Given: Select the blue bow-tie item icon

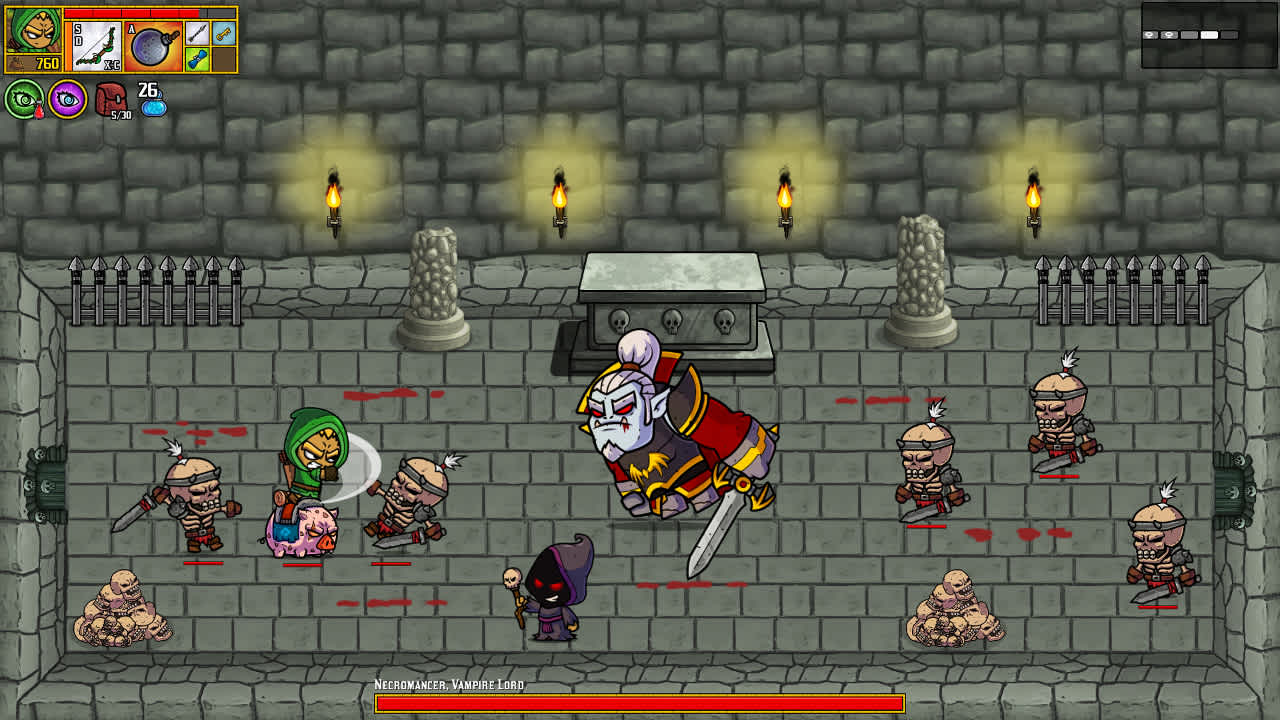Looking at the screenshot, I should [196, 59].
